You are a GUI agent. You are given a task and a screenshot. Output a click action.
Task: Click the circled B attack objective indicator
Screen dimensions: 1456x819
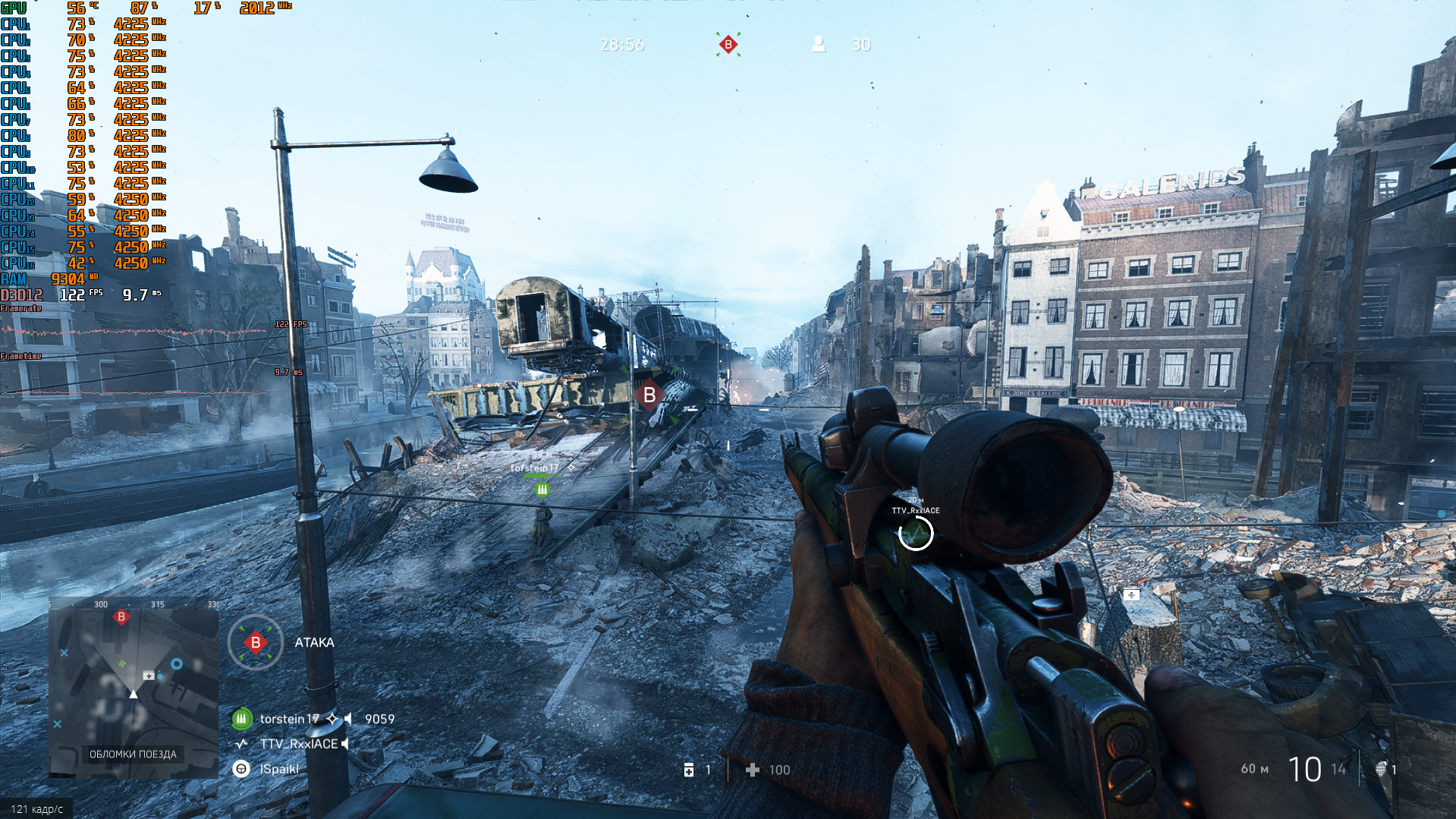coord(256,643)
